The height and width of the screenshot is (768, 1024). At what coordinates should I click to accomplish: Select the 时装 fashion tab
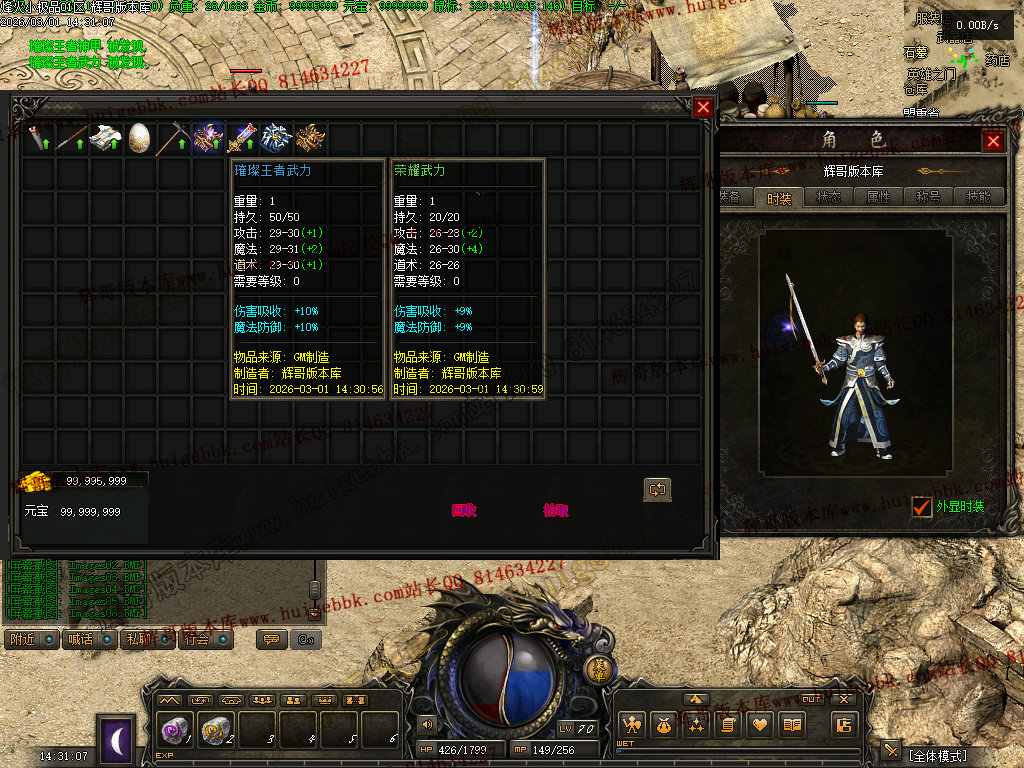tap(779, 198)
